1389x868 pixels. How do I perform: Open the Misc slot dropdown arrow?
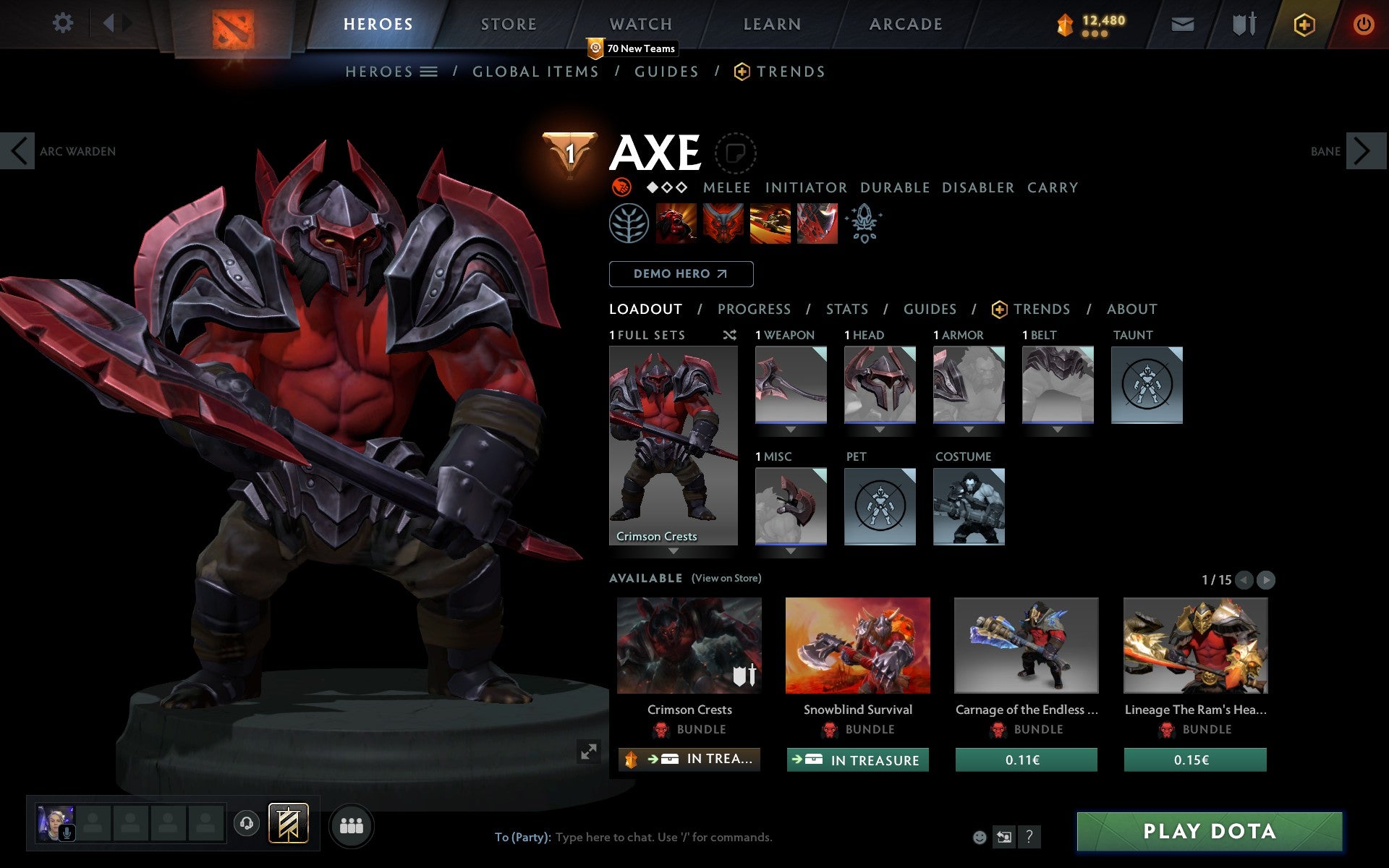coord(790,550)
